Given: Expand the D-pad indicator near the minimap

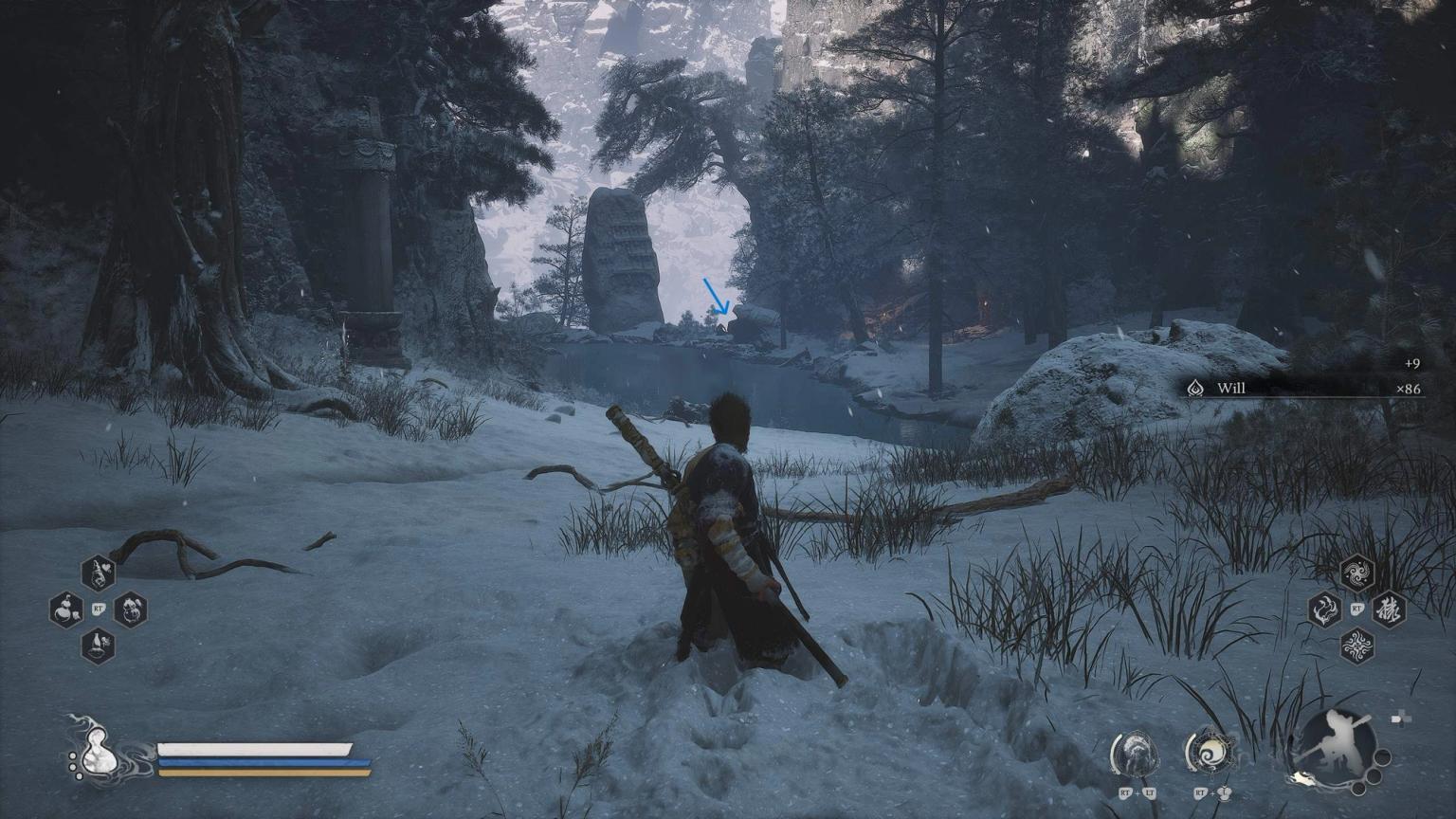Looking at the screenshot, I should (1401, 719).
